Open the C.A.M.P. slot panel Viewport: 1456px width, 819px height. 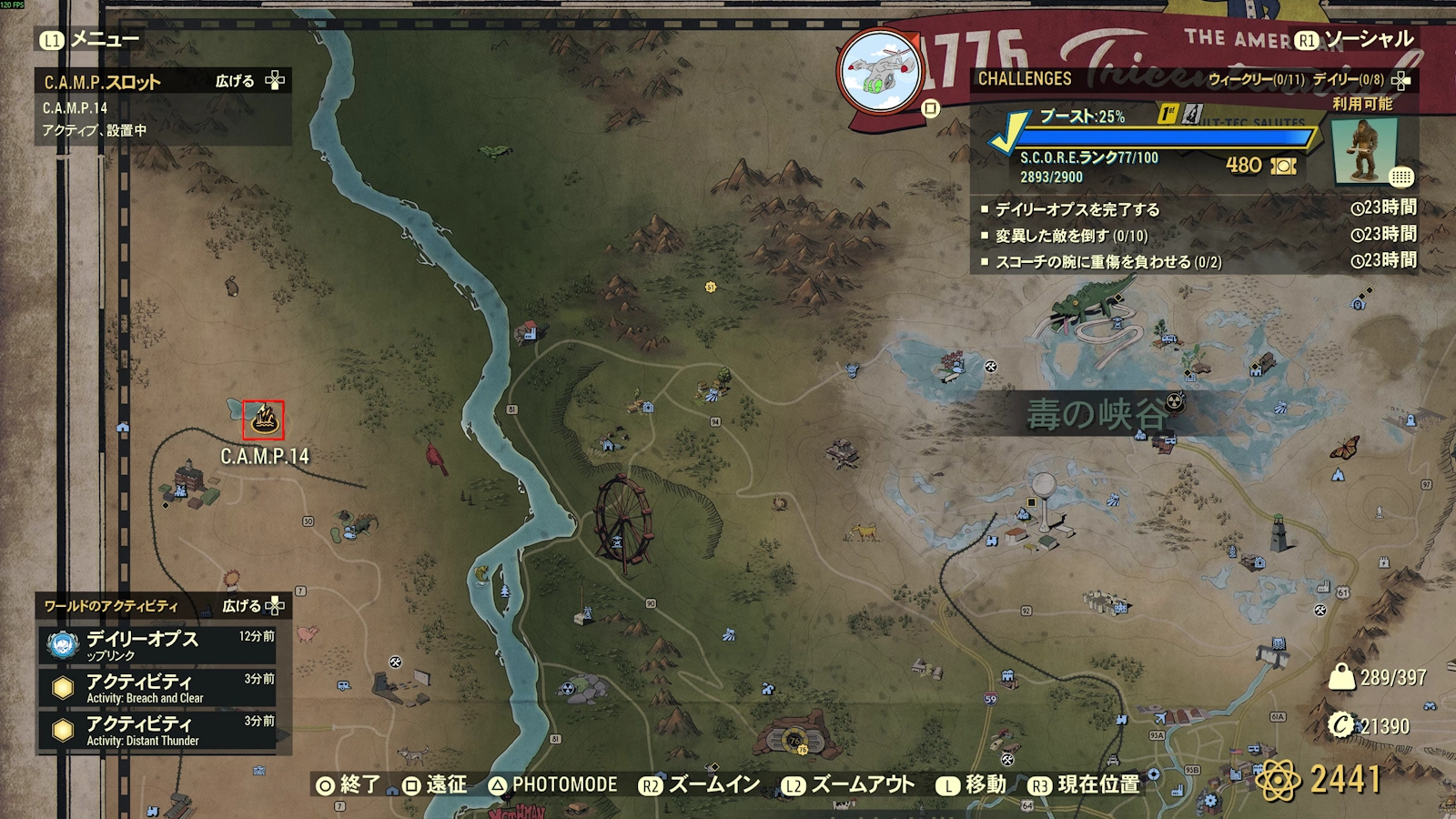tap(163, 82)
